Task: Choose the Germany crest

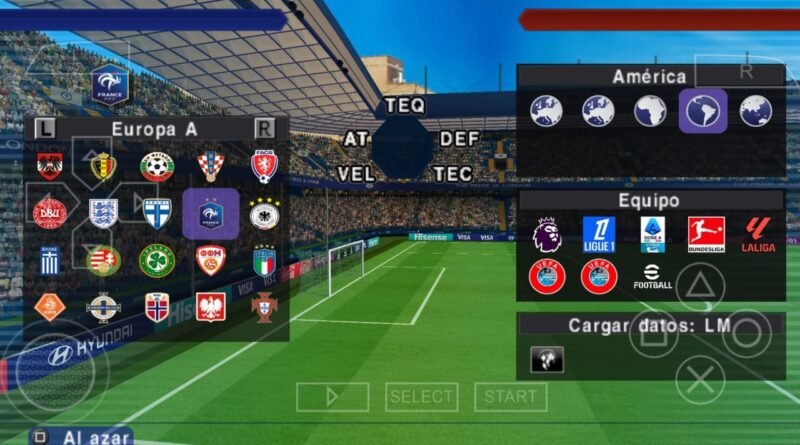Action: 264,213
